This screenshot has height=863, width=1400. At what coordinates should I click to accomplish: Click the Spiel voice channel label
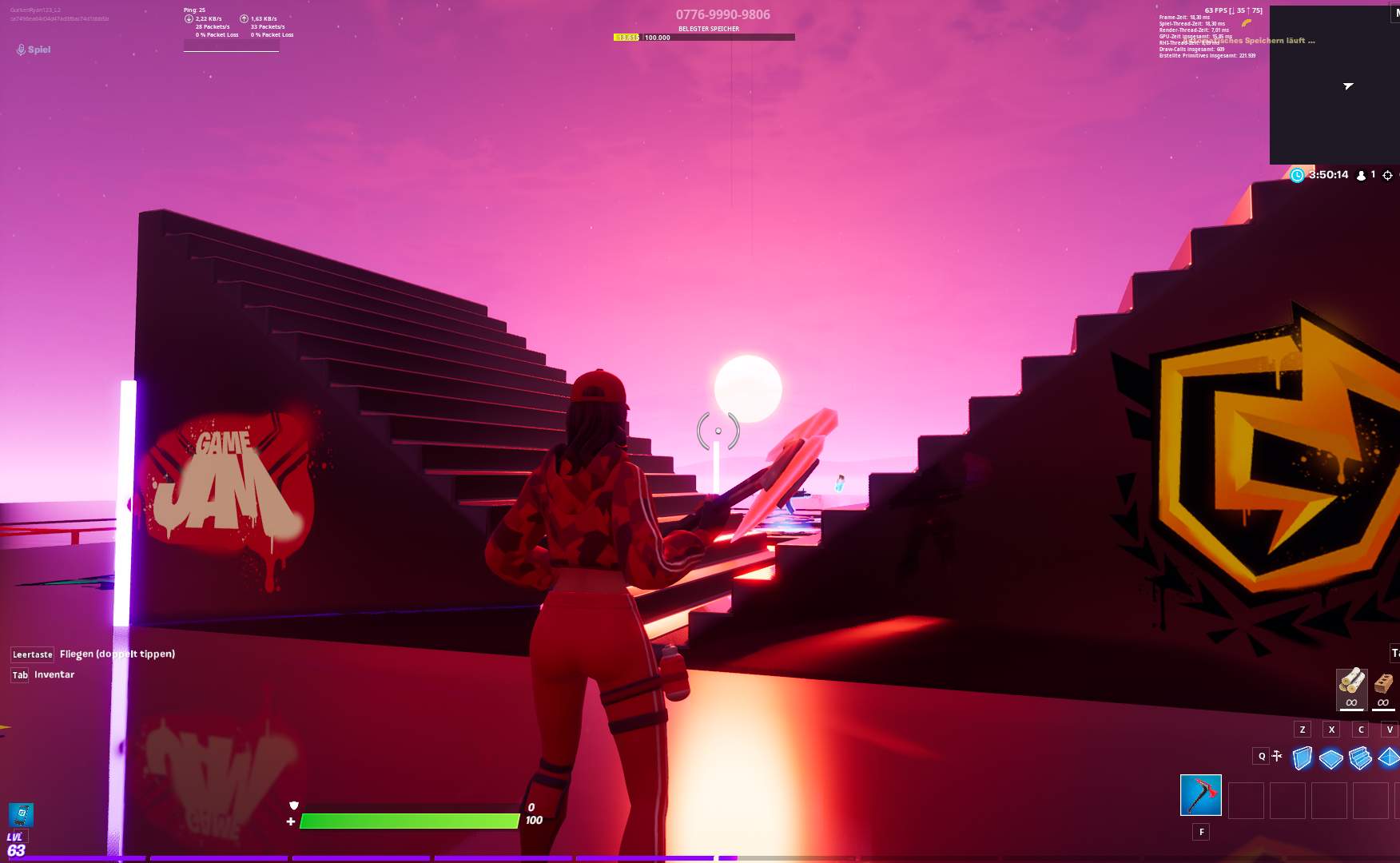[x=39, y=49]
